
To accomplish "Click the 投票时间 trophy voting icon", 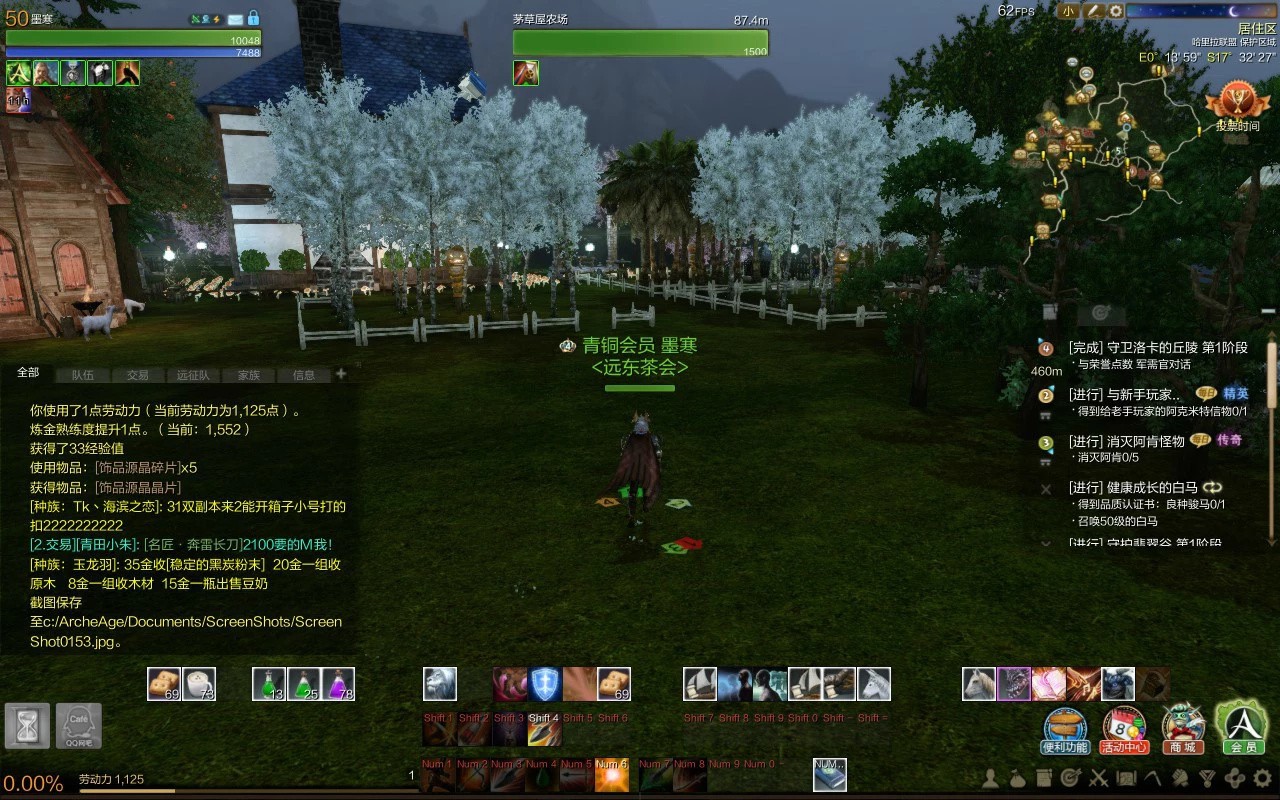I will 1237,106.
